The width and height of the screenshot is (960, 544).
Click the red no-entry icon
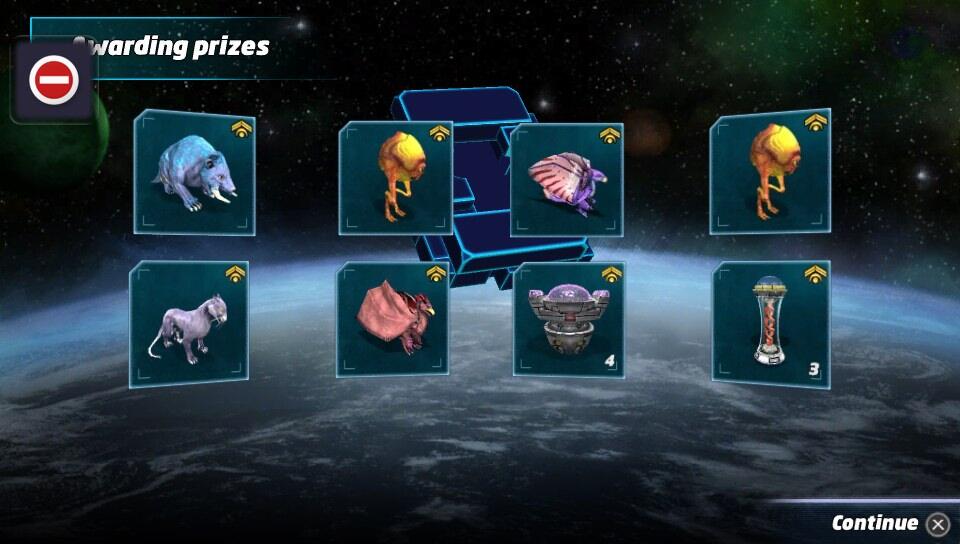tap(54, 80)
